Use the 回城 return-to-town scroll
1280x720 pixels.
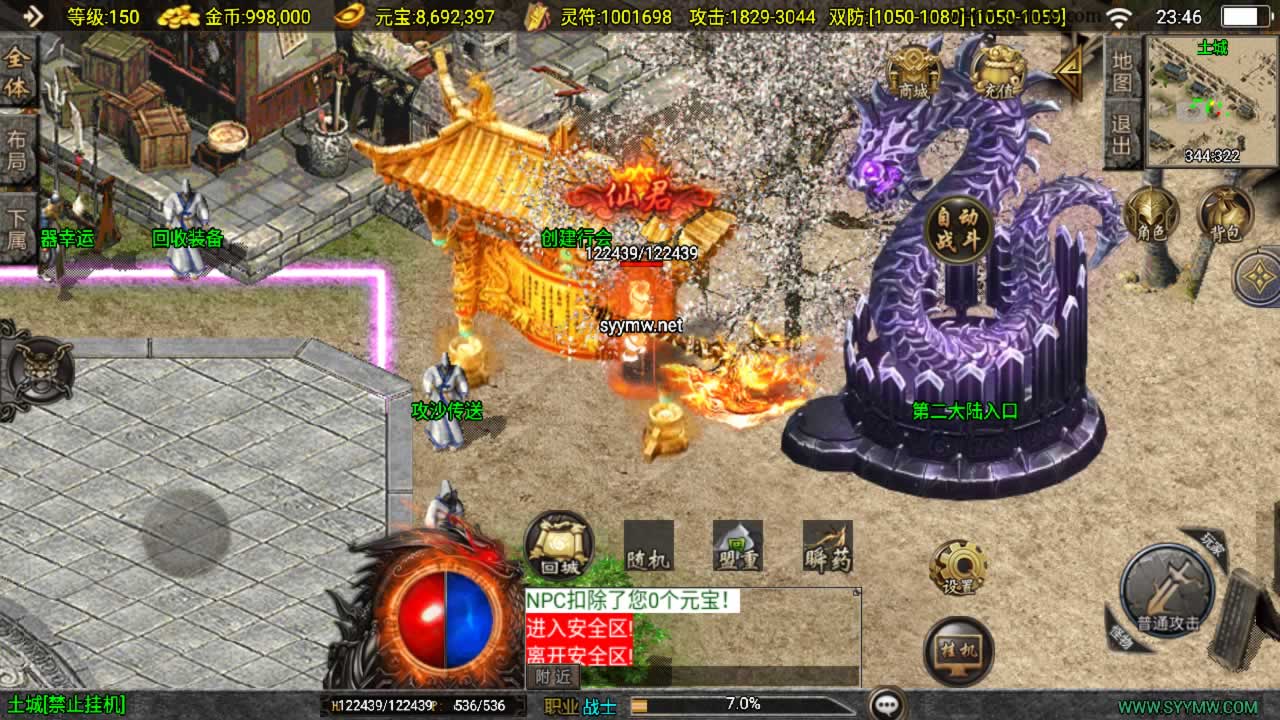pos(558,546)
